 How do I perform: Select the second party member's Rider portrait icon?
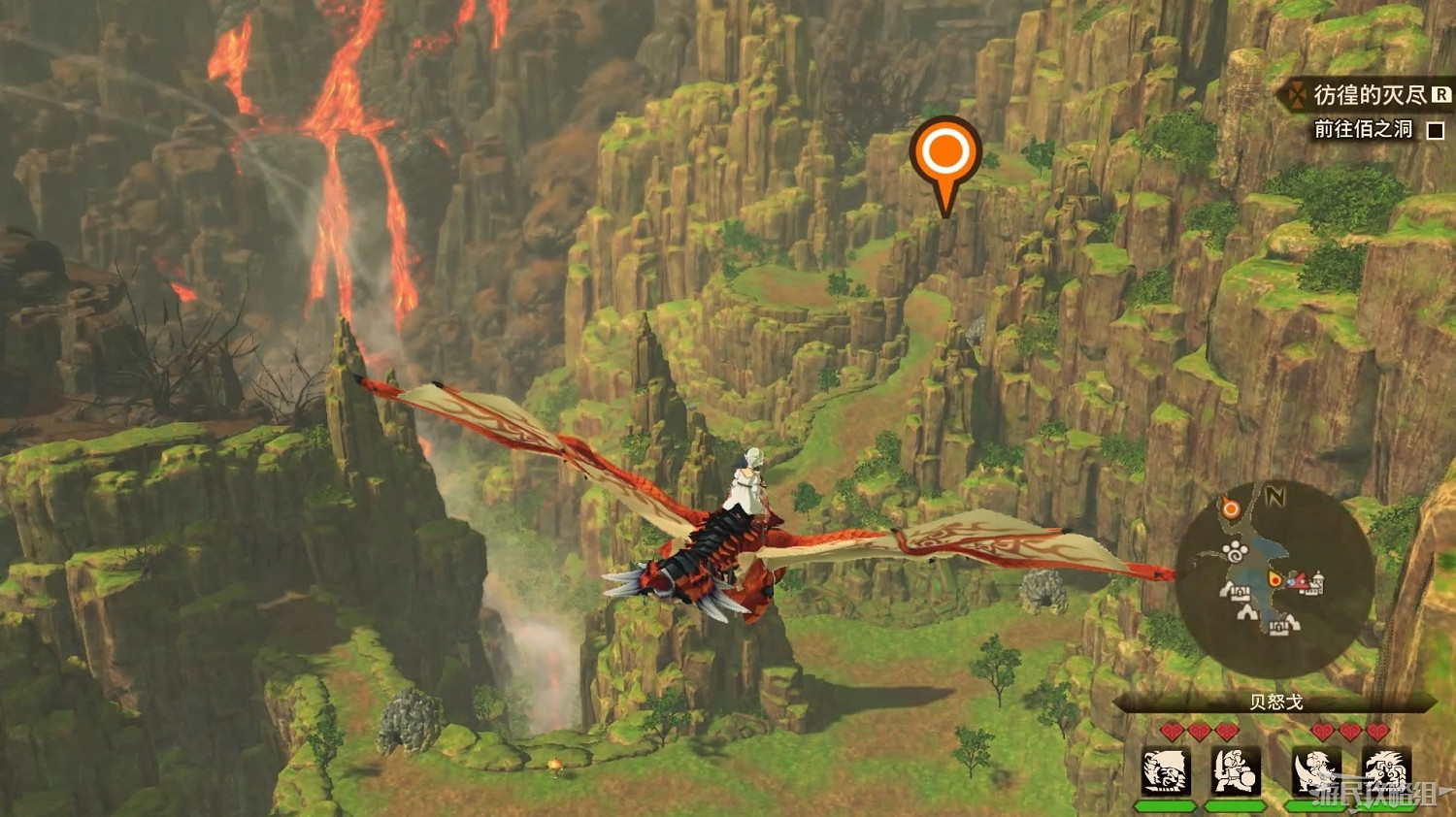tap(1235, 771)
